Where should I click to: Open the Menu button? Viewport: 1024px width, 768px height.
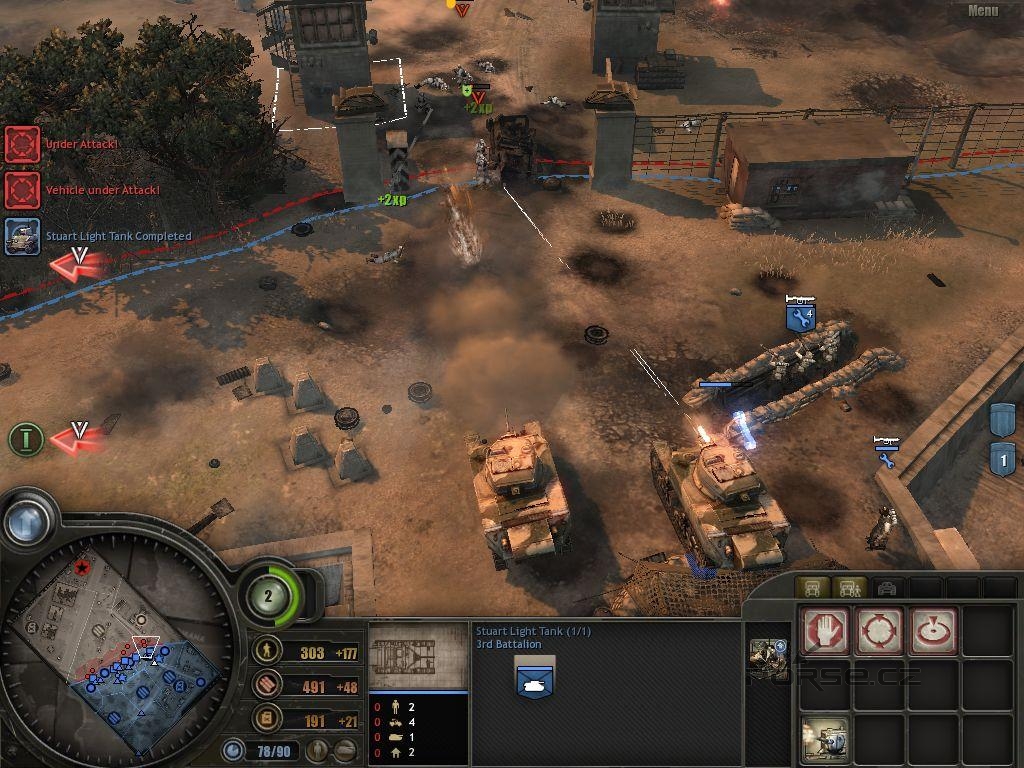coord(983,11)
